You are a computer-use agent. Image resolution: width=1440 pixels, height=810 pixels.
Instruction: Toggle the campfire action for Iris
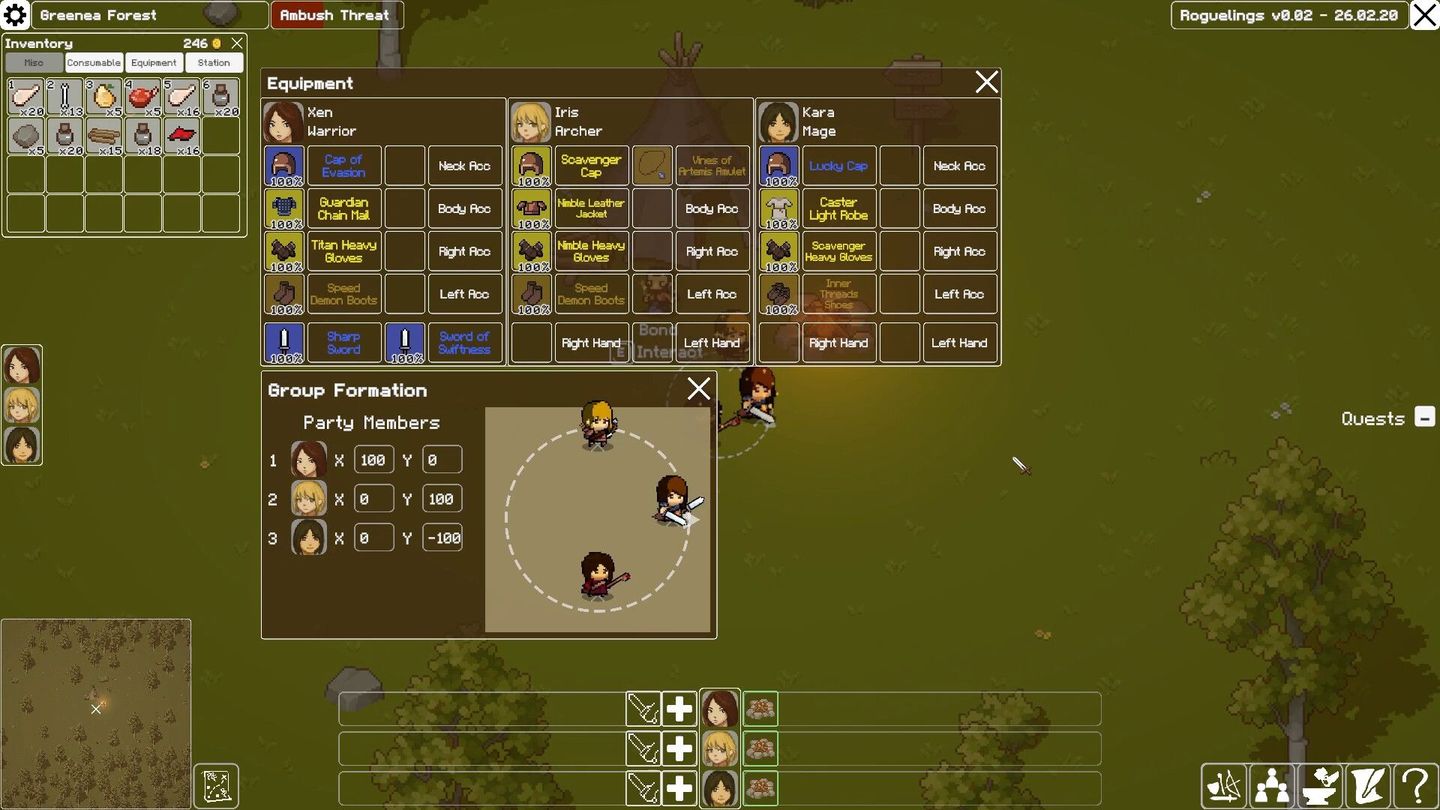(760, 748)
